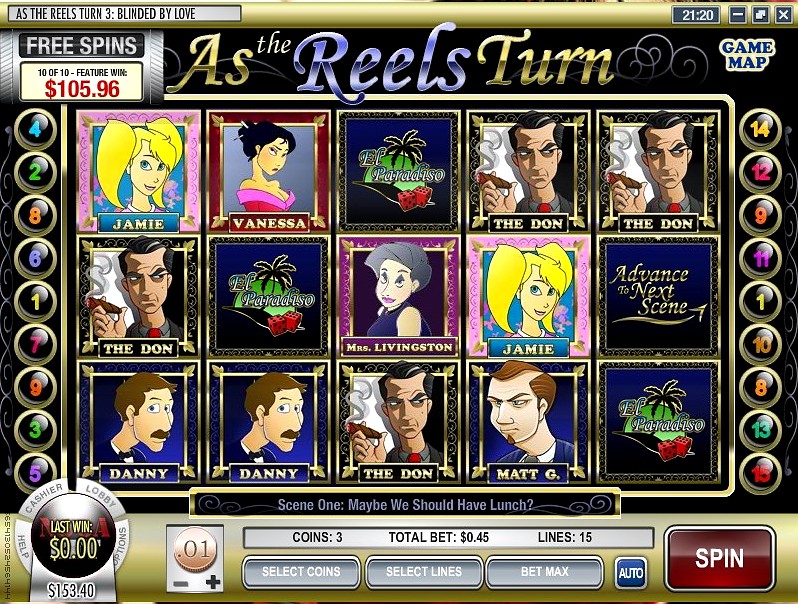This screenshot has width=798, height=604.
Task: Decrease coin value with the minus sign
Action: click(180, 582)
